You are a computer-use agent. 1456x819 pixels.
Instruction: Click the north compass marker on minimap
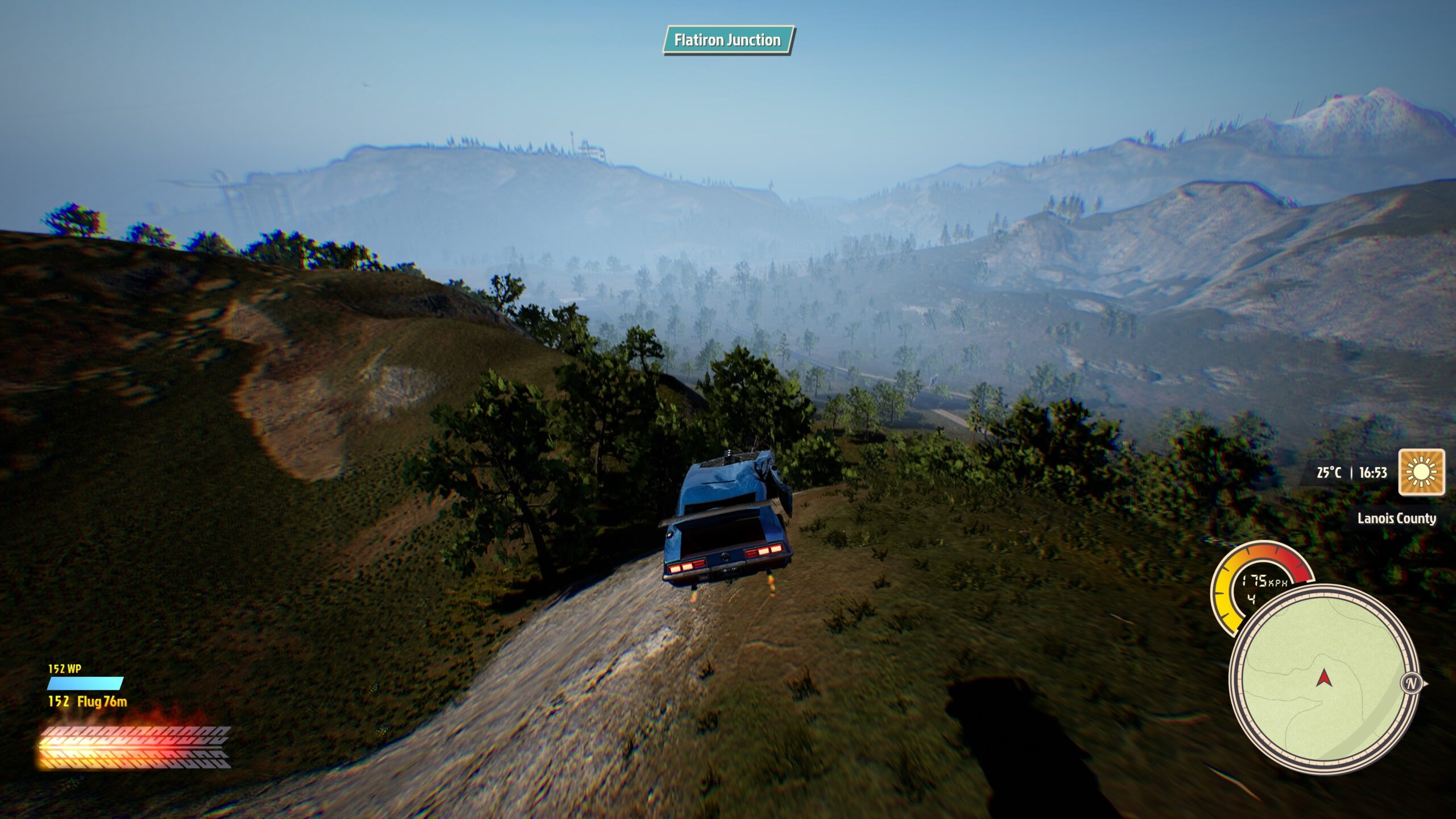(x=1411, y=683)
